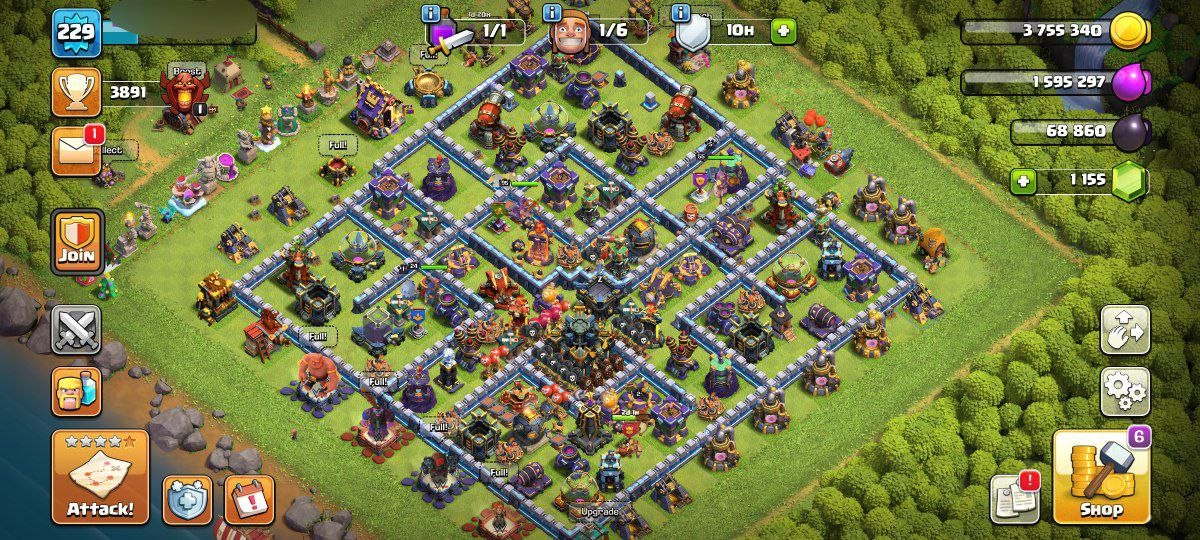Open the calendar events button

click(249, 500)
